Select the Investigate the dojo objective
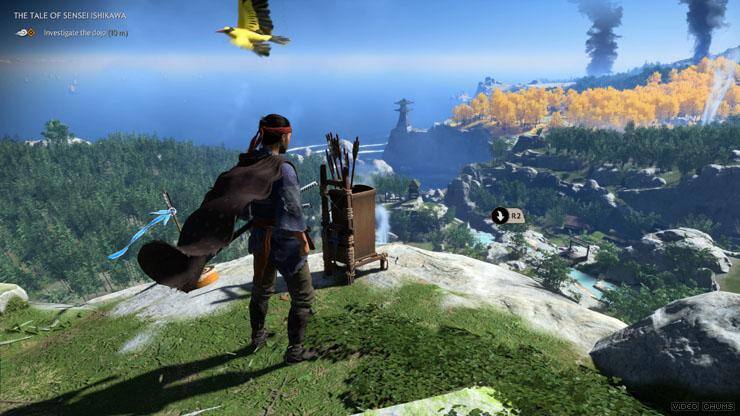This screenshot has width=740, height=416. coord(85,32)
